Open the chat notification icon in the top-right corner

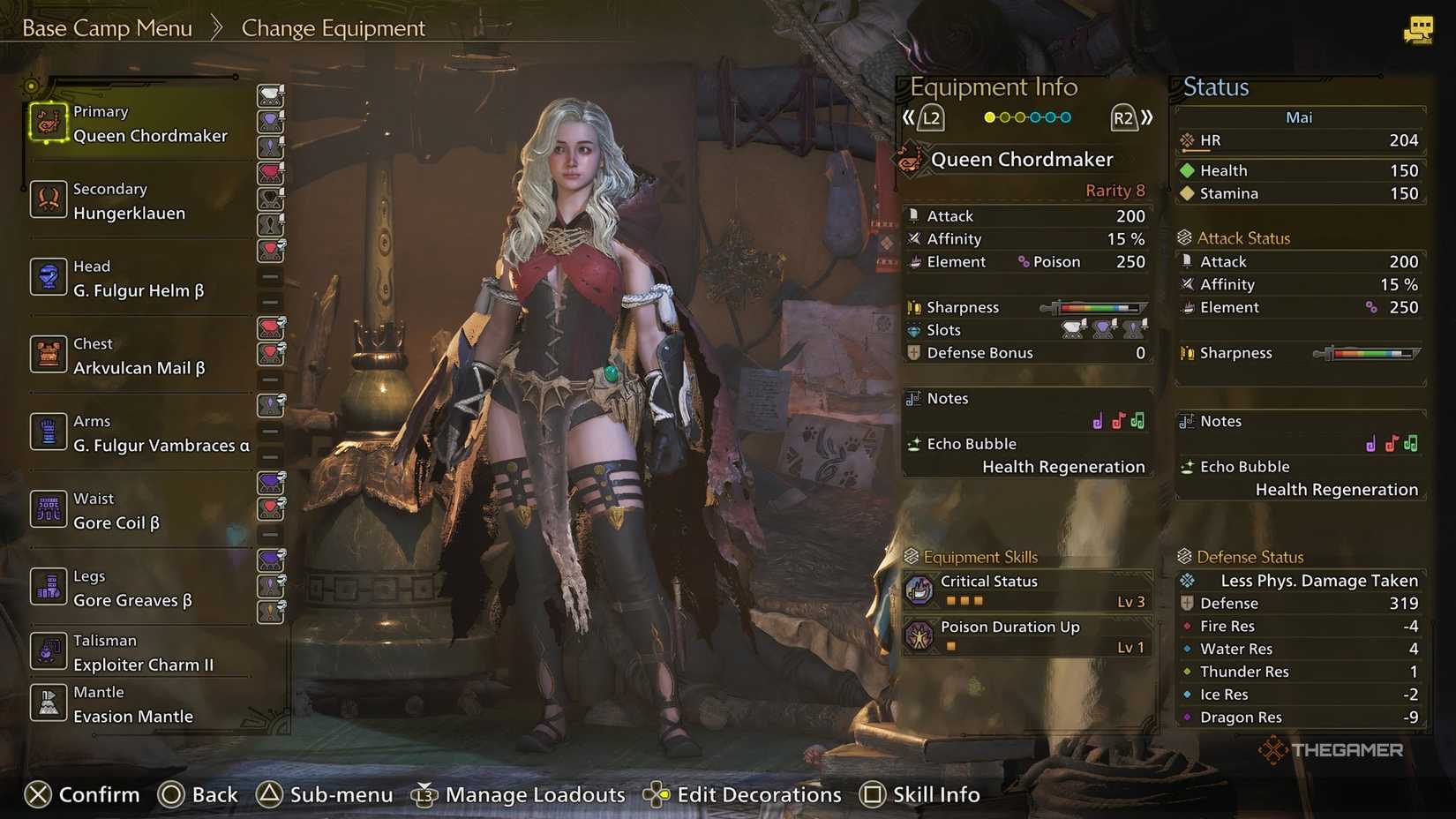click(x=1419, y=29)
